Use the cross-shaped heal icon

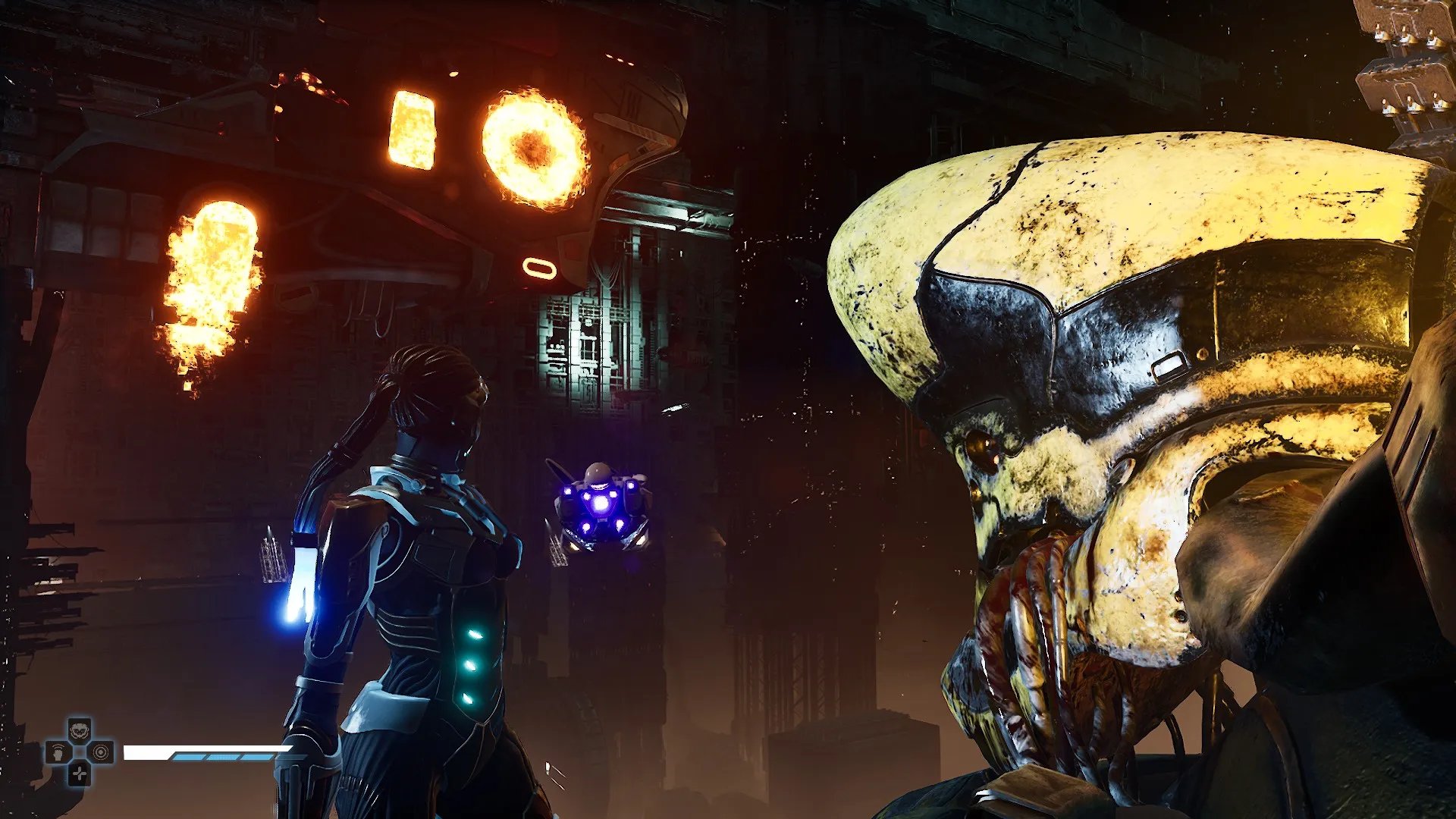pos(80,773)
